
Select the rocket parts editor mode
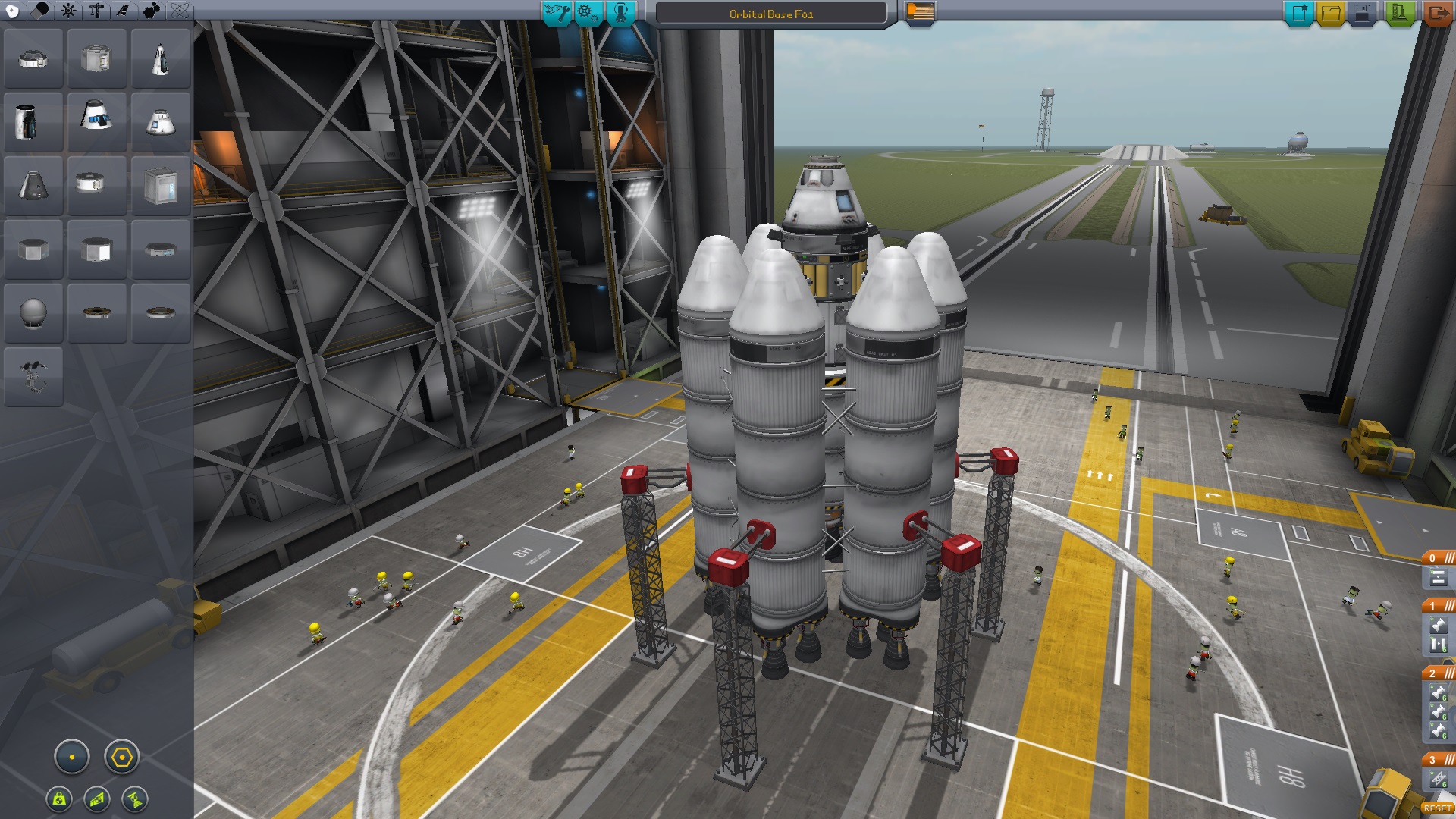point(557,13)
